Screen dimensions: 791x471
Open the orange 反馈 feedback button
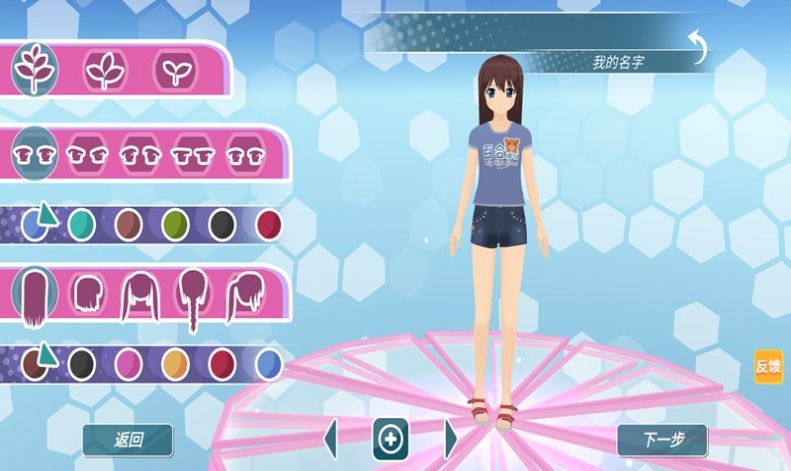click(x=768, y=366)
